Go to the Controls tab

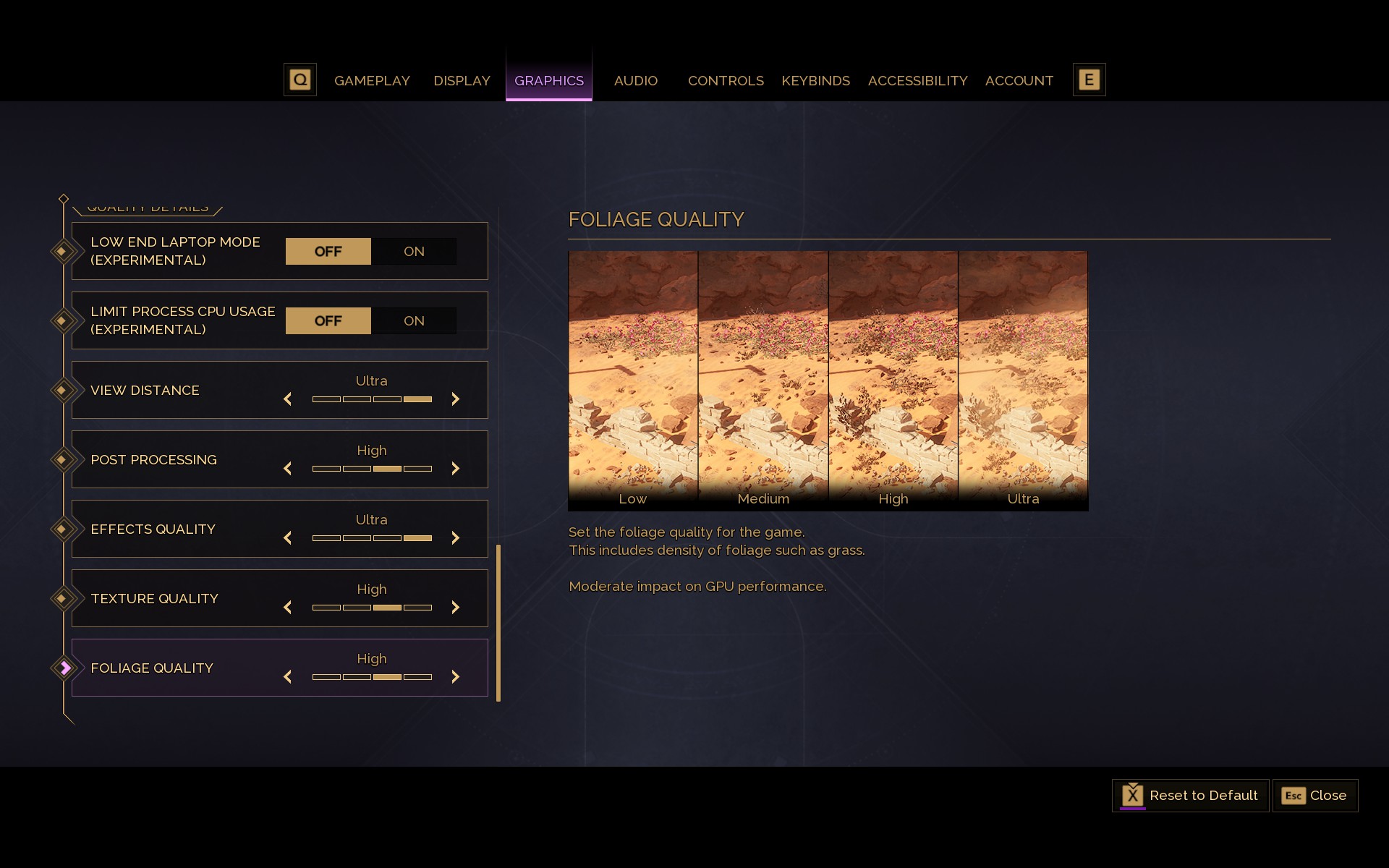[726, 80]
